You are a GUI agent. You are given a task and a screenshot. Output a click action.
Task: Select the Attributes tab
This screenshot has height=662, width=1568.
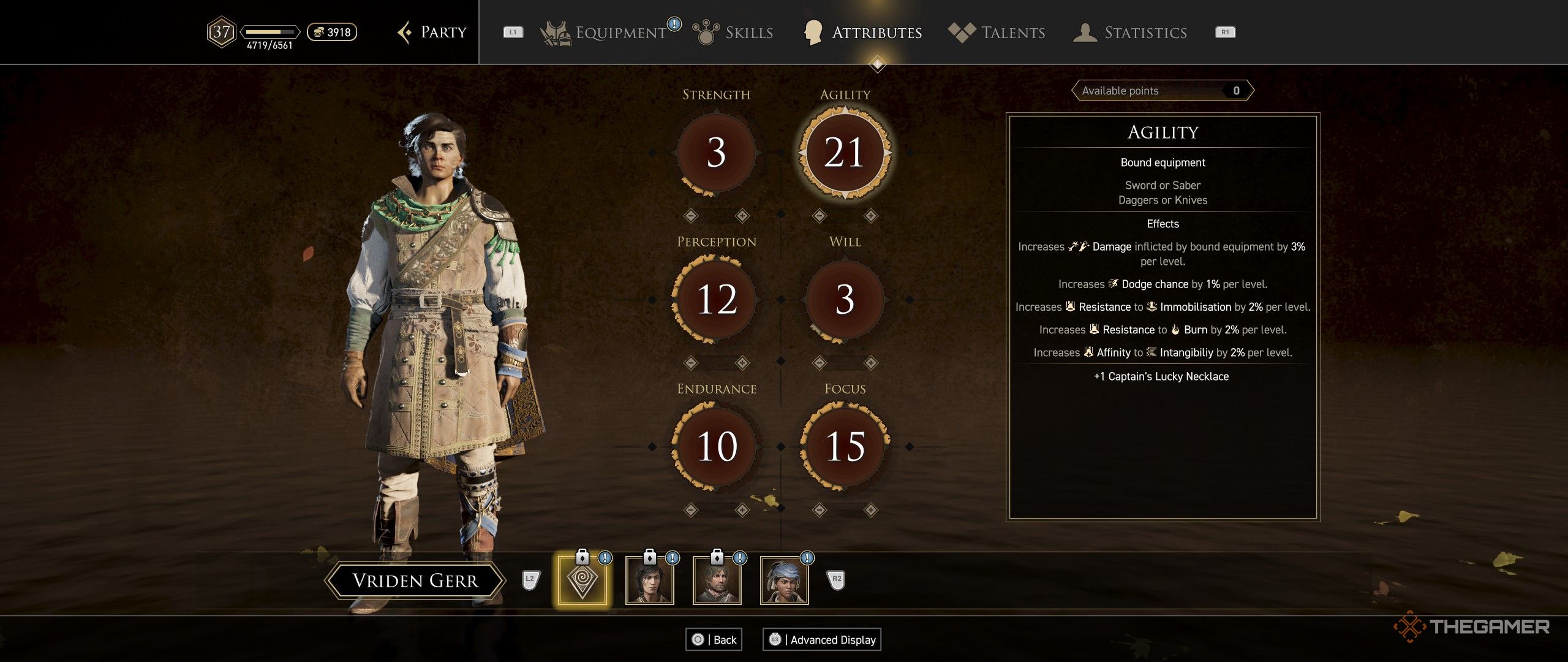coord(876,32)
